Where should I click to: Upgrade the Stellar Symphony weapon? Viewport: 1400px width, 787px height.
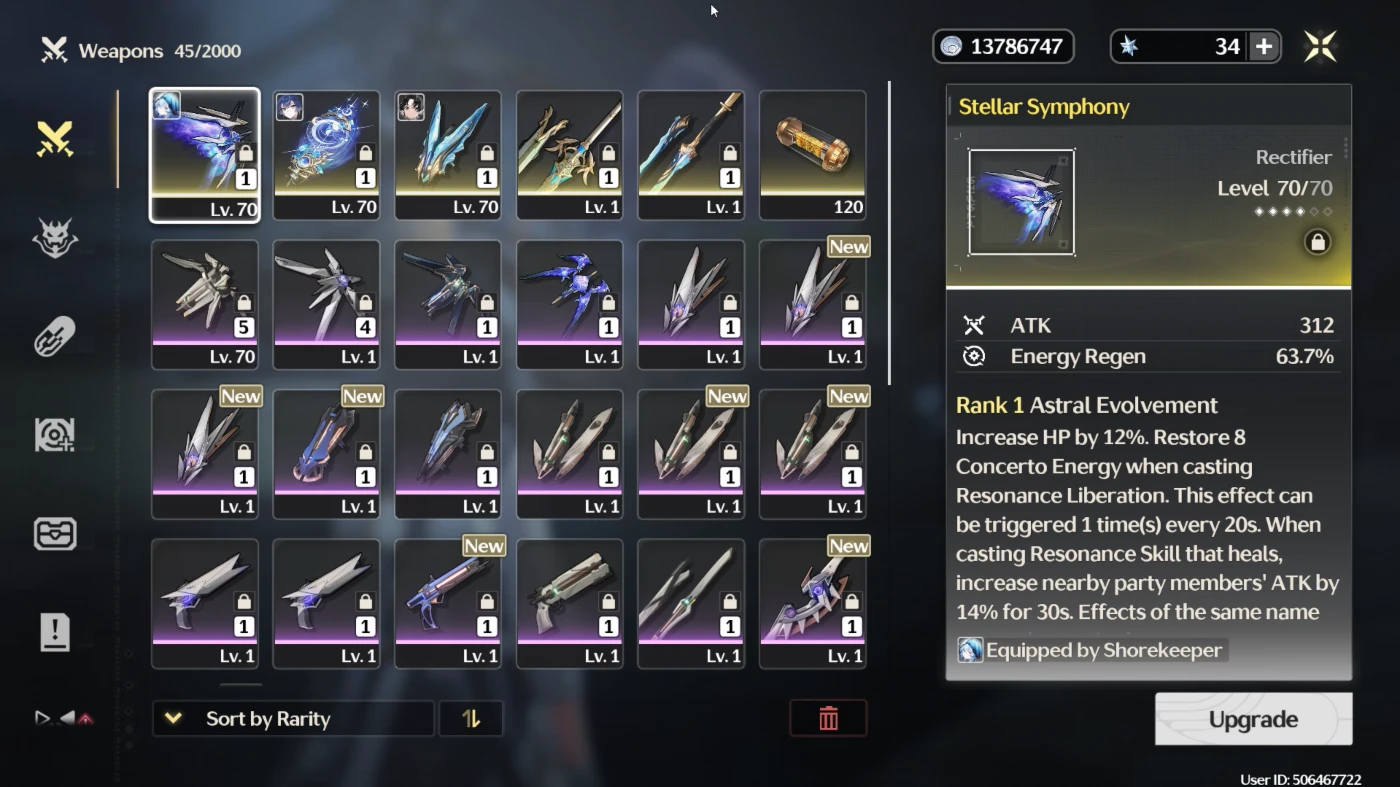pos(1253,719)
